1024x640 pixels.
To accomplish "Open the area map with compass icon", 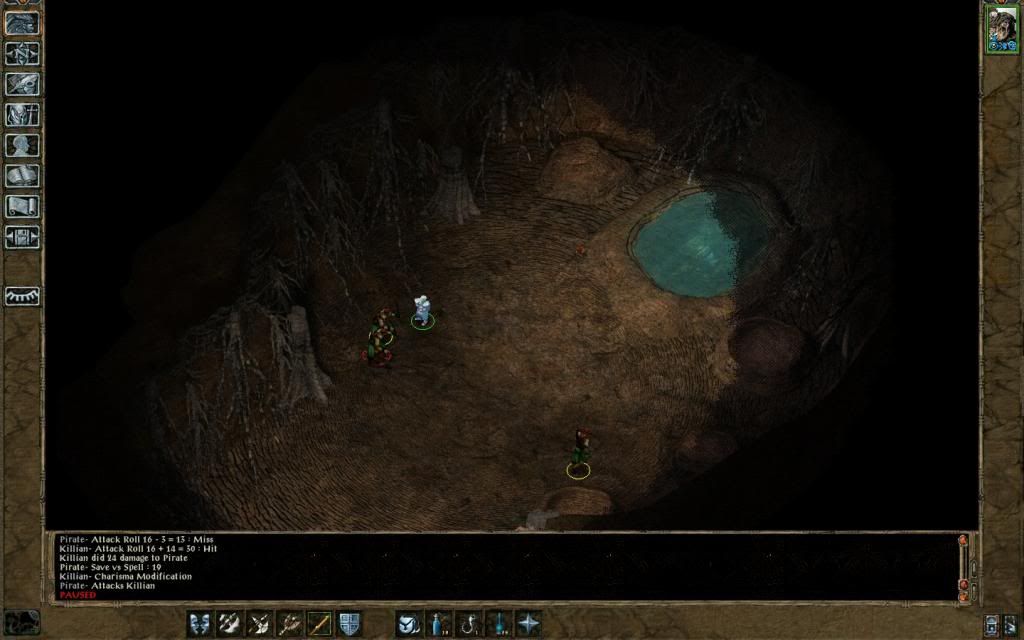I will [x=22, y=53].
